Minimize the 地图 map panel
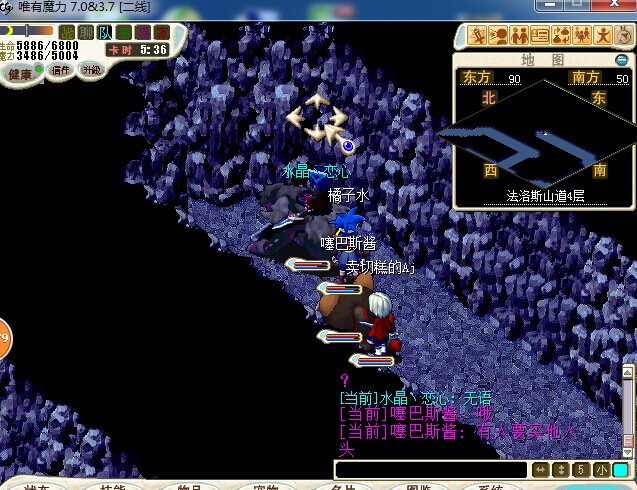 point(622,60)
